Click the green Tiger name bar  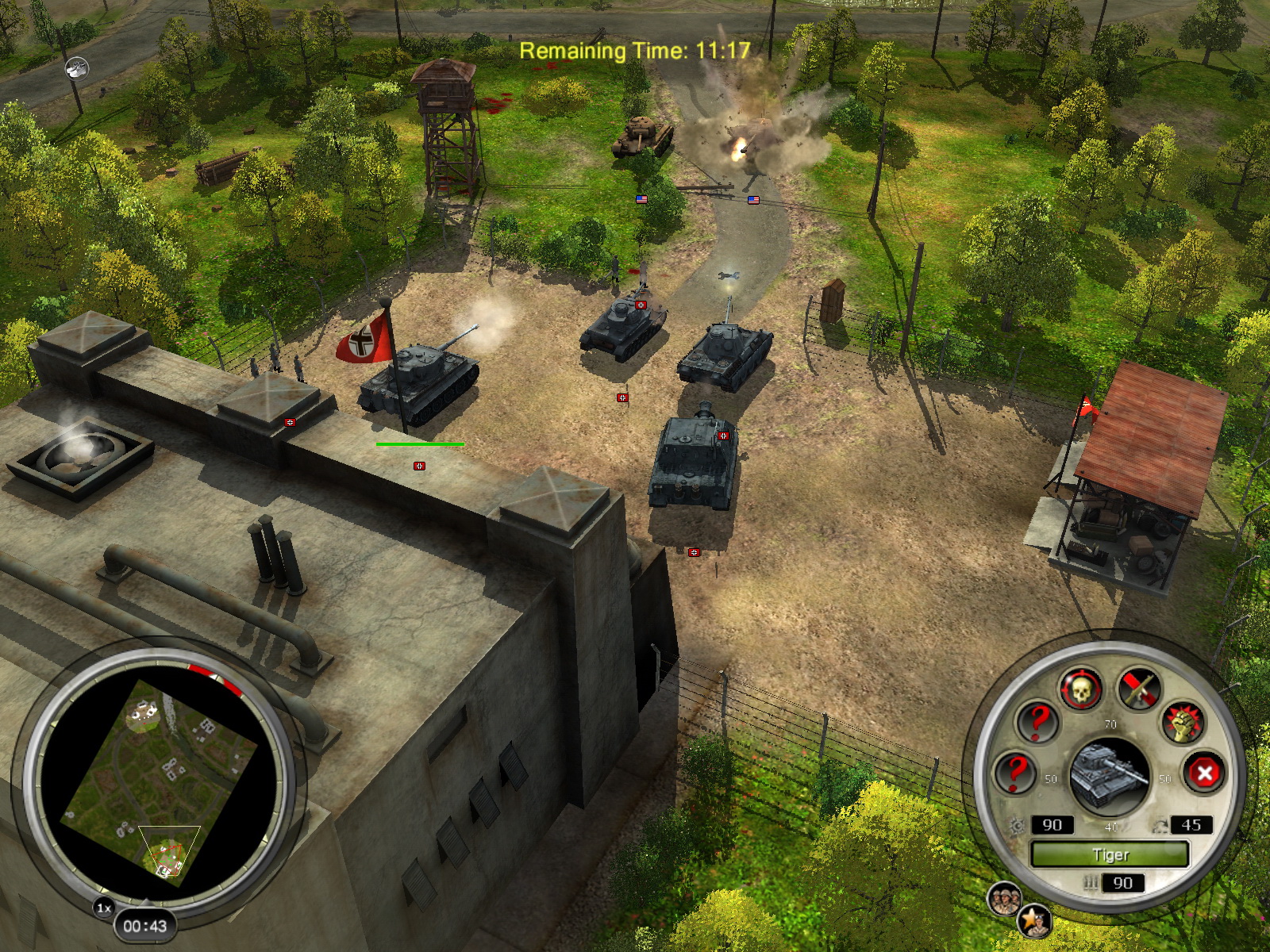pos(1109,854)
